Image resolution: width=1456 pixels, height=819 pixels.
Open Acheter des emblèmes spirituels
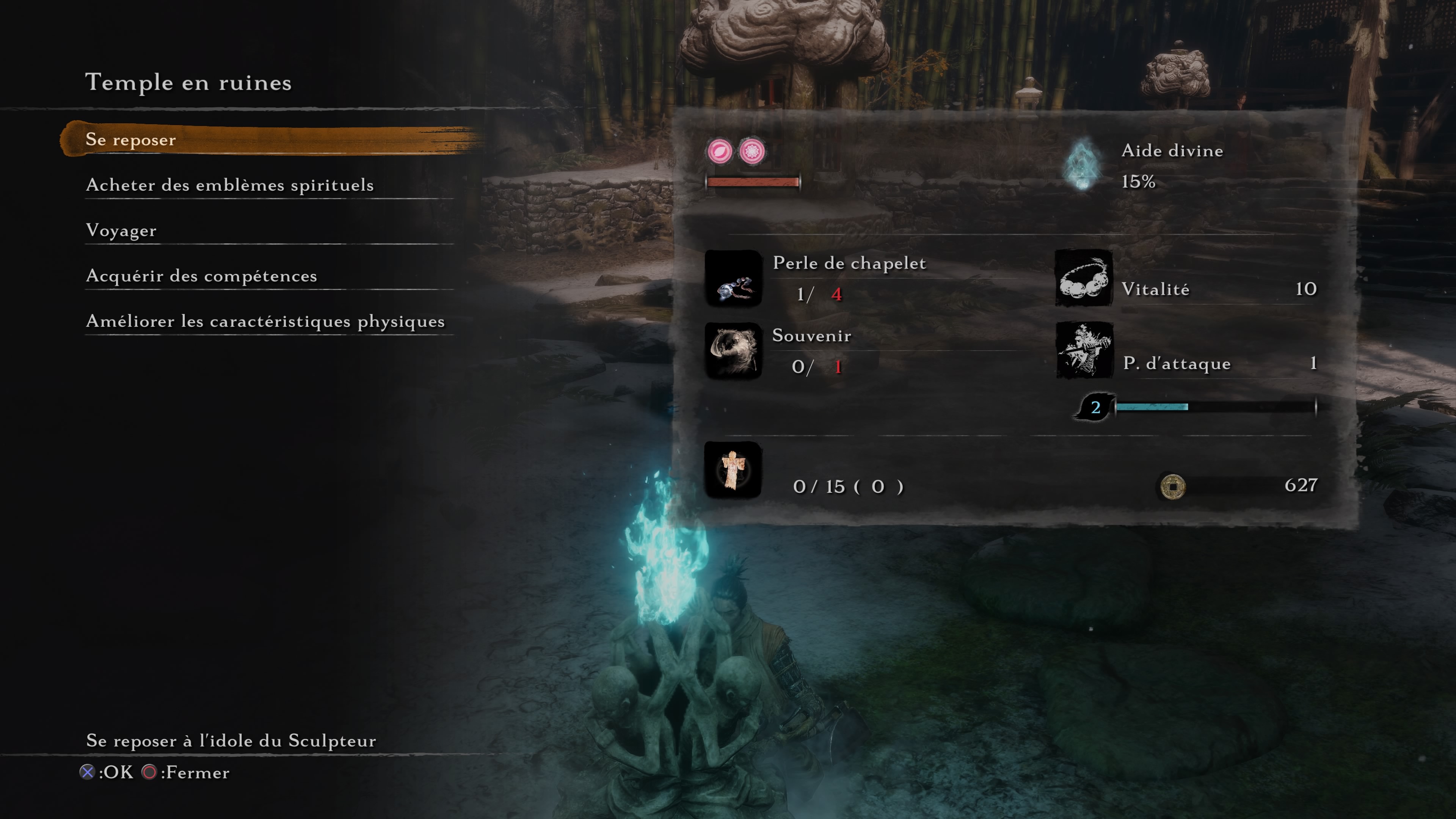click(x=229, y=185)
